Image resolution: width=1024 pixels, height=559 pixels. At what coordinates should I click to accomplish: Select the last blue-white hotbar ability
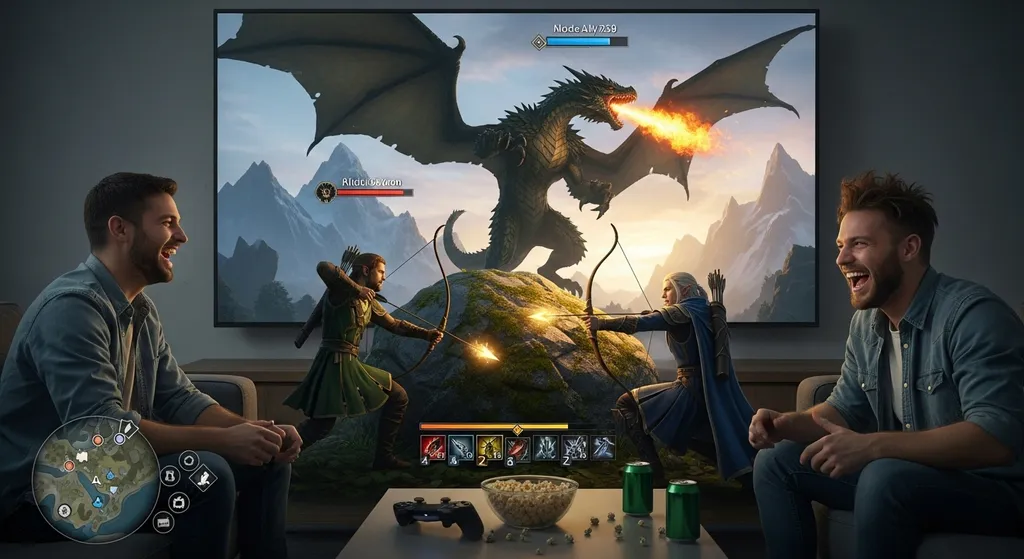(601, 447)
